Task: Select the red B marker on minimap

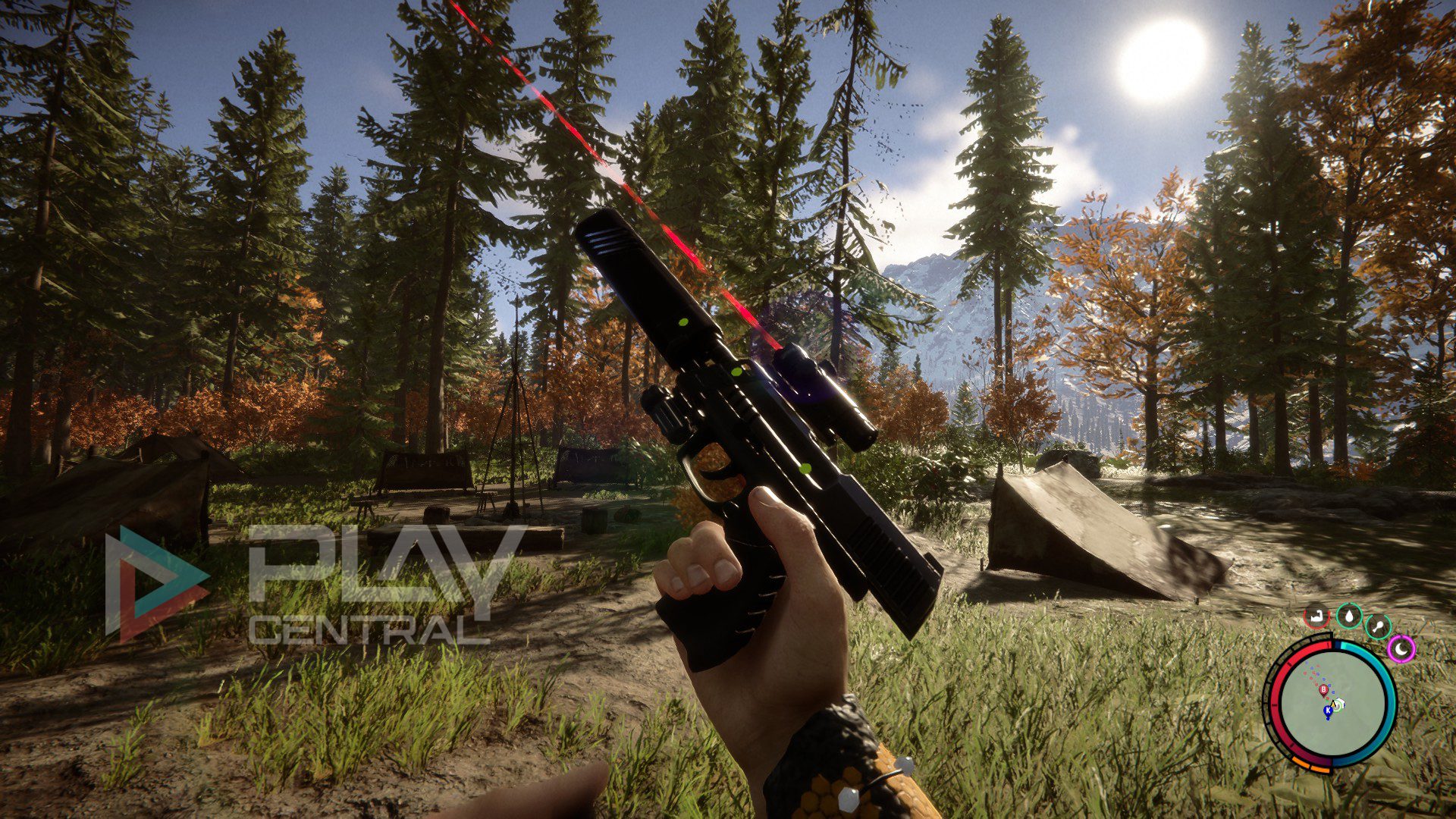Action: pos(1324,689)
